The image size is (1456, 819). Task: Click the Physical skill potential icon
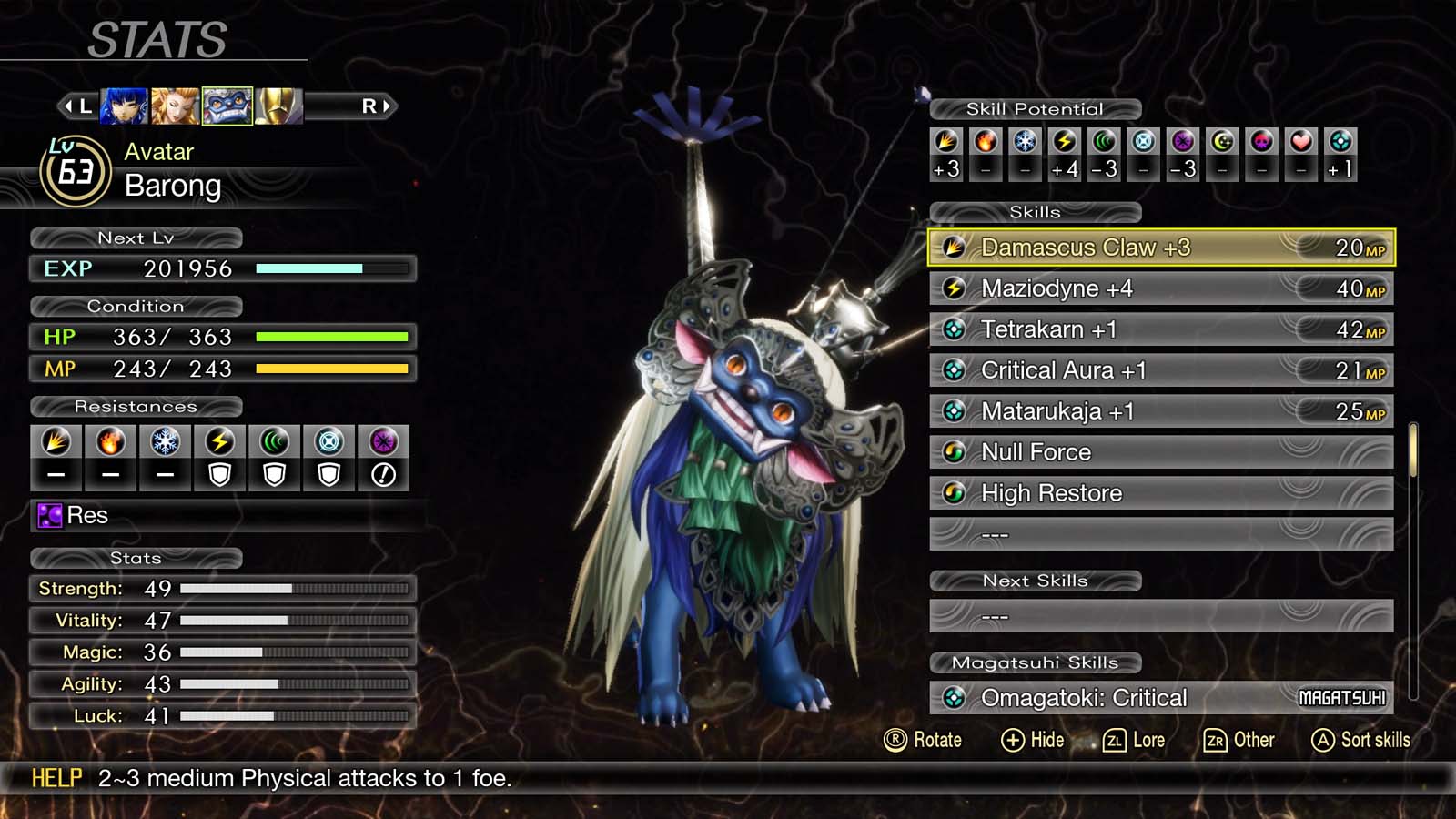(946, 142)
